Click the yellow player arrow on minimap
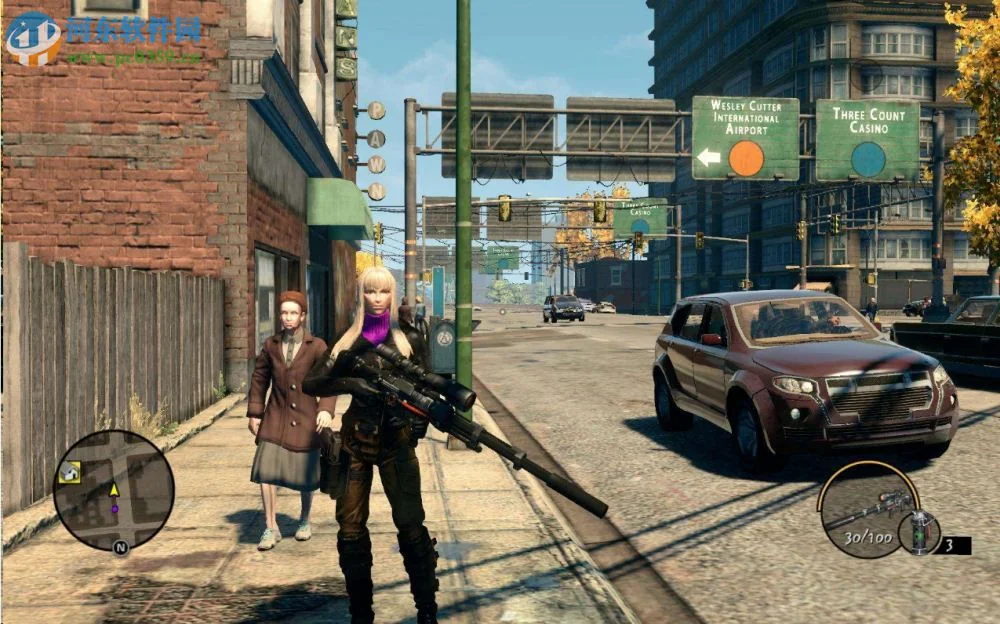1000x624 pixels. click(x=114, y=489)
